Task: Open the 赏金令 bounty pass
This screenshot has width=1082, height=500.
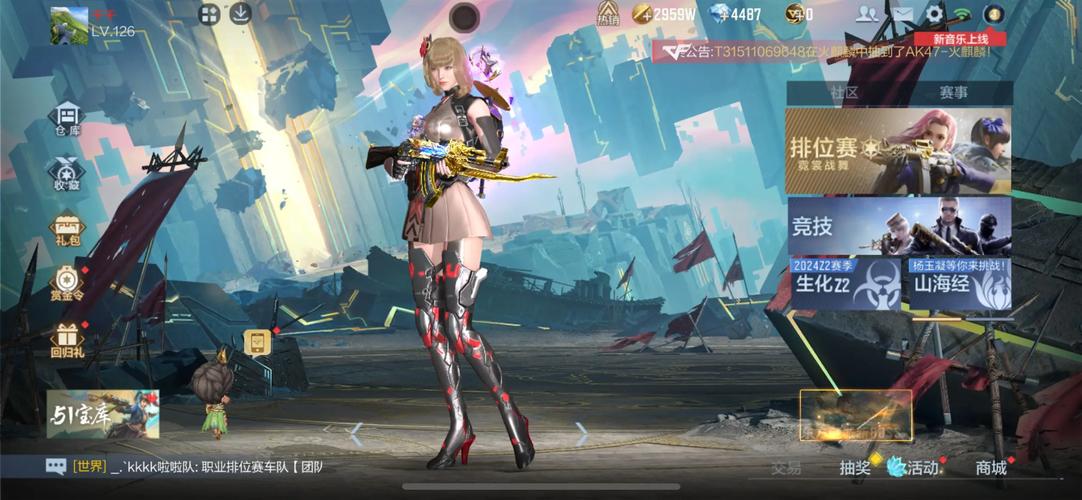Action: pyautogui.click(x=67, y=283)
